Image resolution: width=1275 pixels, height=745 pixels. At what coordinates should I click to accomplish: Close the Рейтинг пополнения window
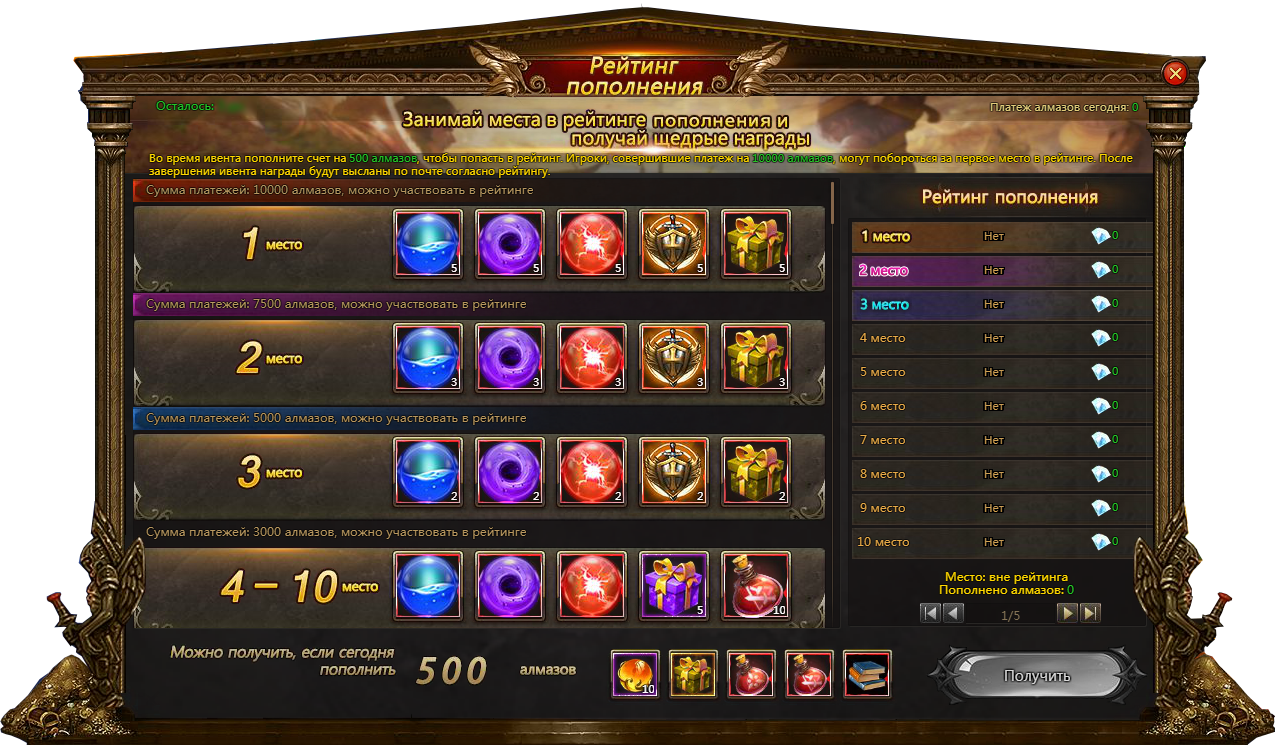click(x=1175, y=73)
